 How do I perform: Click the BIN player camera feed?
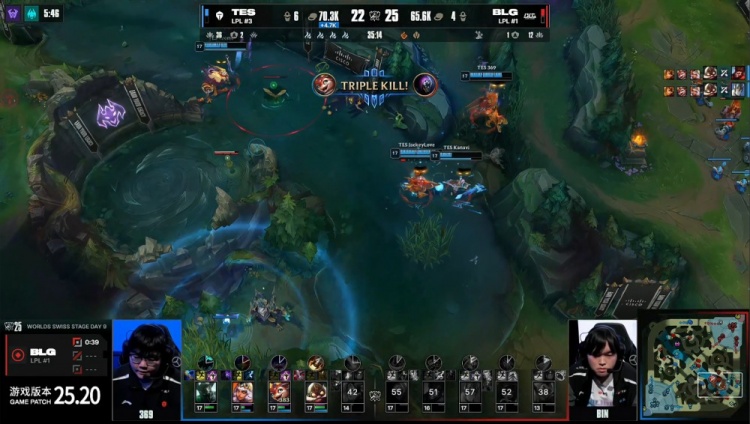(603, 368)
